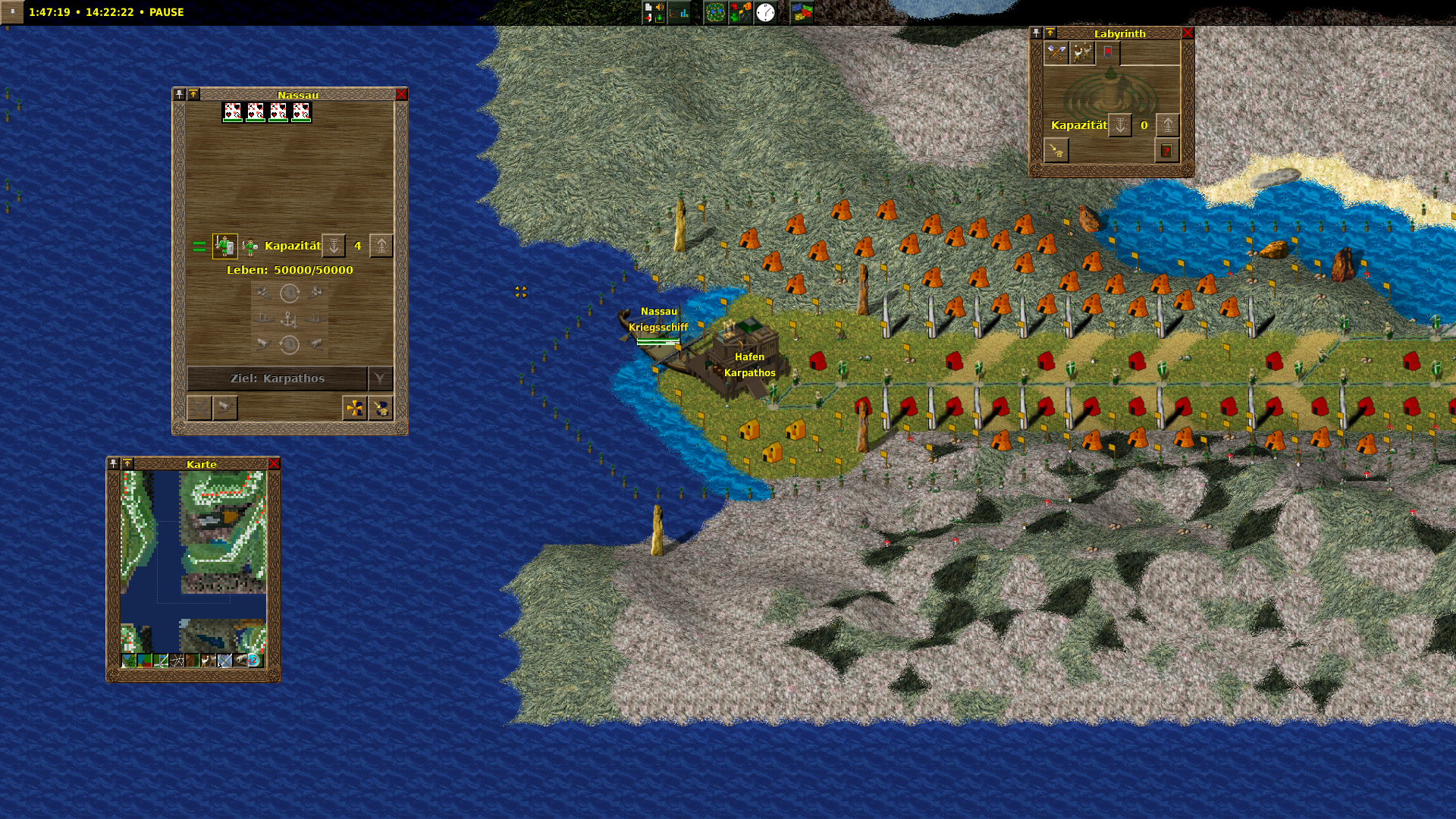Image resolution: width=1456 pixels, height=819 pixels.
Task: Open the Labyrinth's workers tab
Action: pyautogui.click(x=1082, y=52)
